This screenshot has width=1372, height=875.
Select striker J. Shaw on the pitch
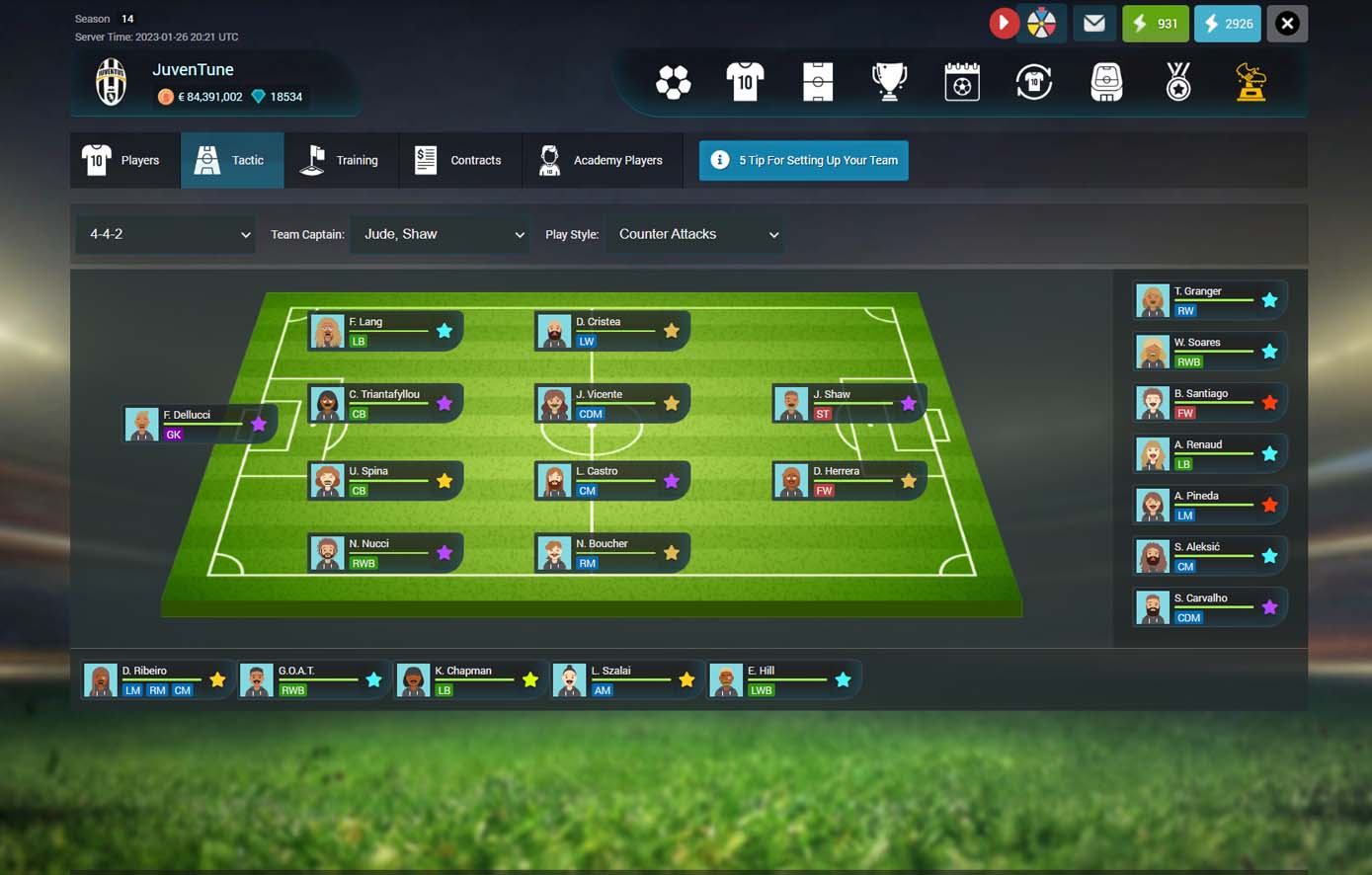[x=848, y=403]
